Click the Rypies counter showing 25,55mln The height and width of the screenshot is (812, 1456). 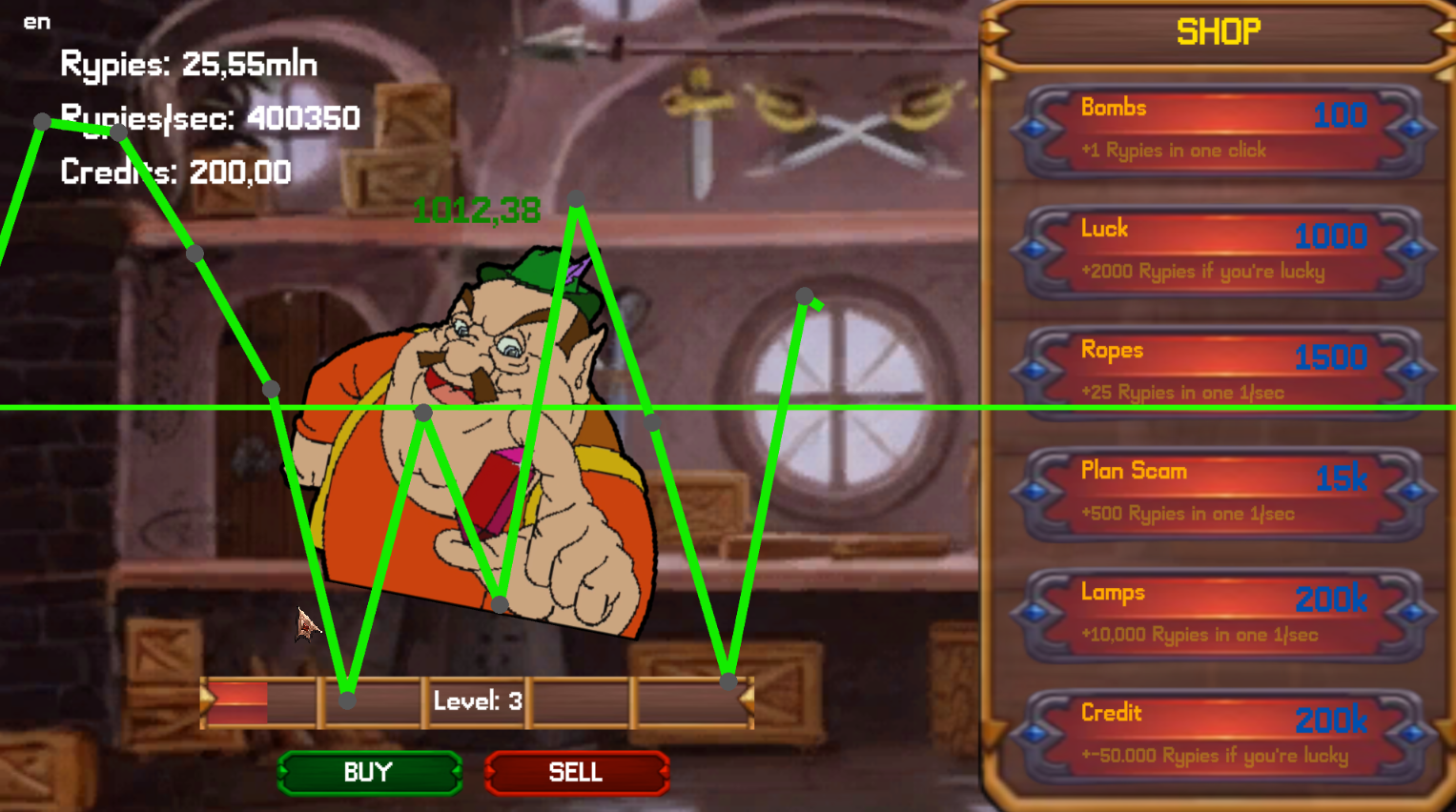click(187, 64)
